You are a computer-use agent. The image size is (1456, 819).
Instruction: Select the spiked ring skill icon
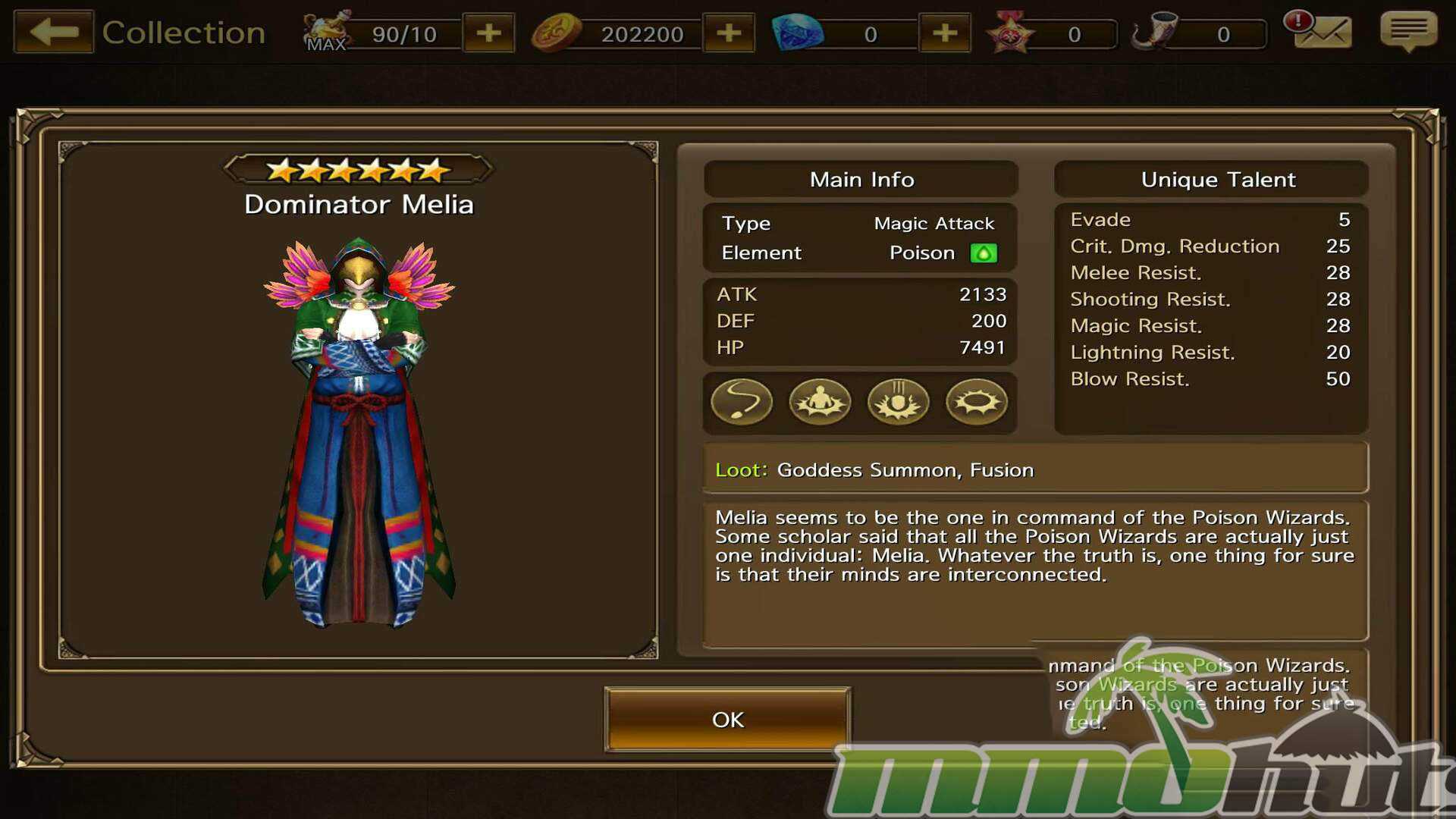pos(977,402)
